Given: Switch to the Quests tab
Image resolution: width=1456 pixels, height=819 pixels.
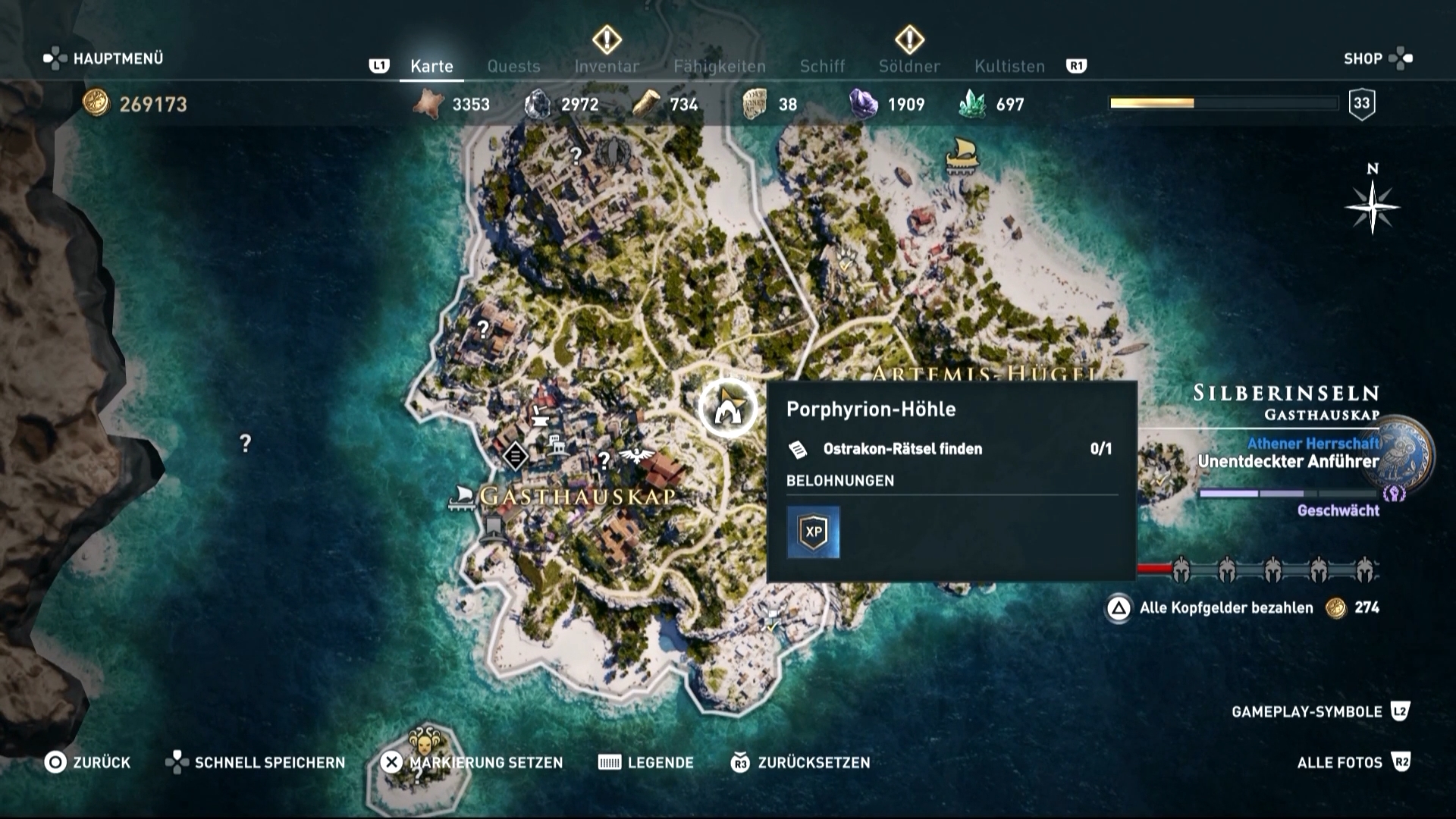Looking at the screenshot, I should tap(513, 67).
